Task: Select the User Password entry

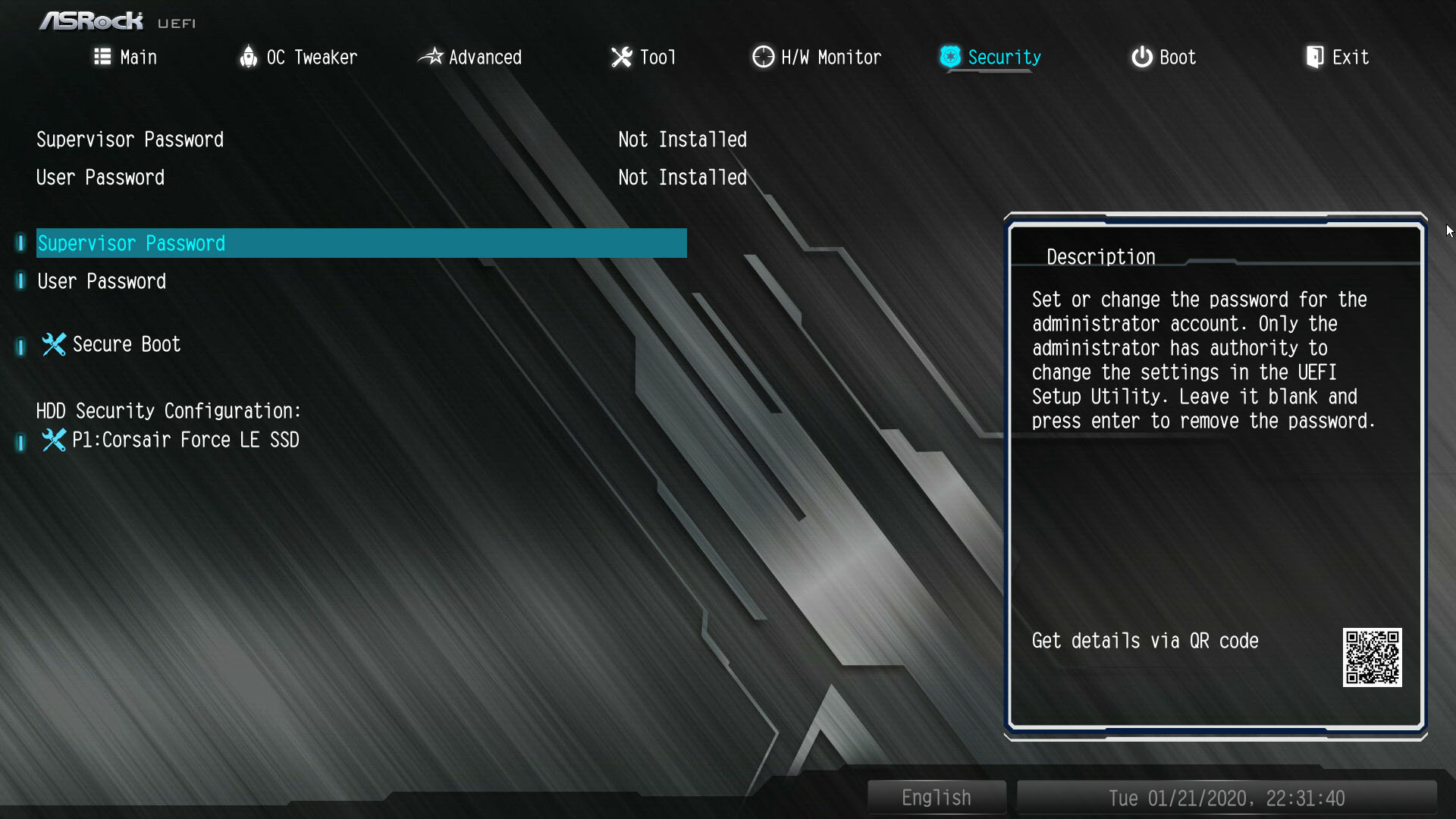Action: coord(101,281)
